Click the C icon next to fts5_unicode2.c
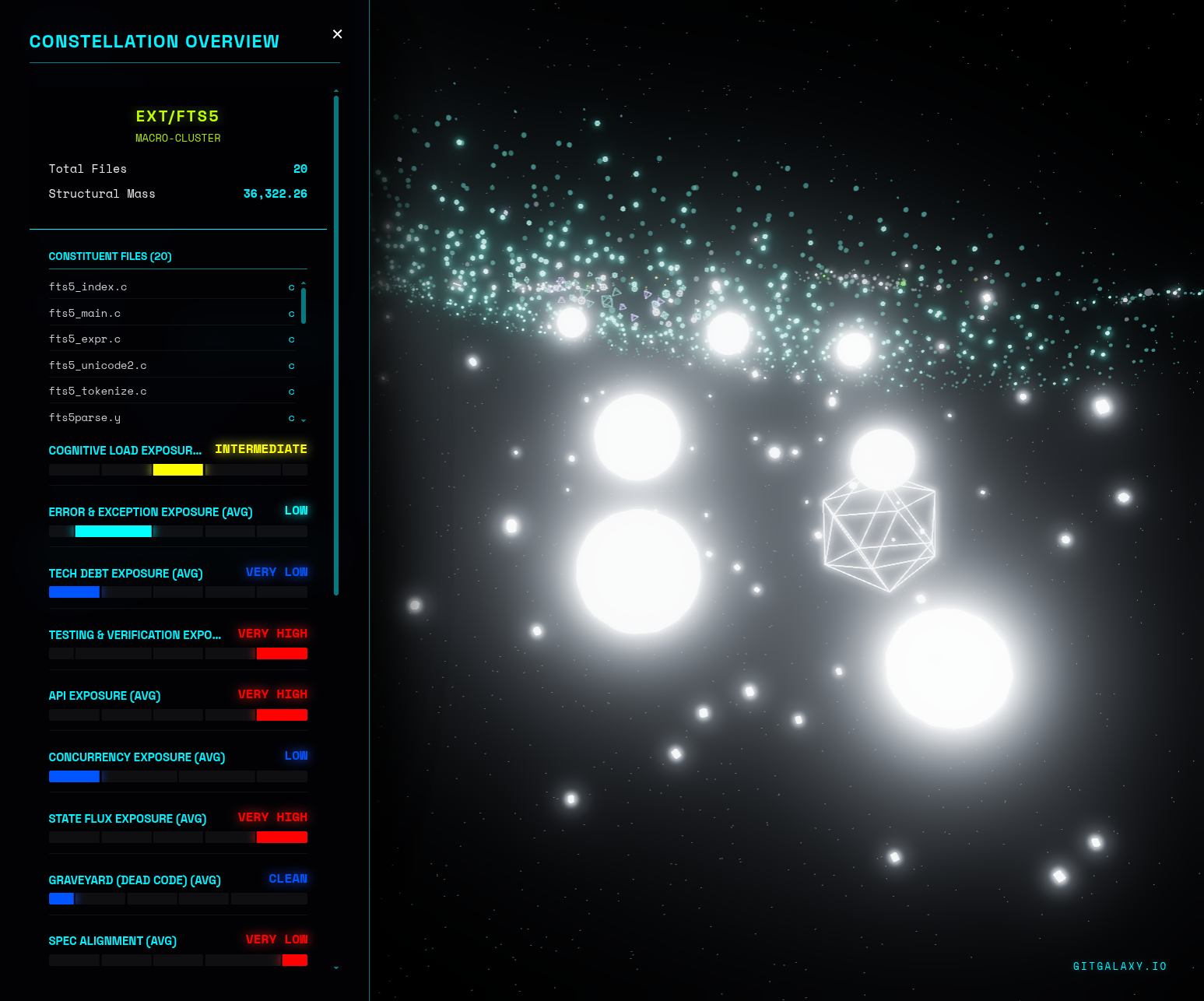The height and width of the screenshot is (1001, 1204). click(x=291, y=365)
